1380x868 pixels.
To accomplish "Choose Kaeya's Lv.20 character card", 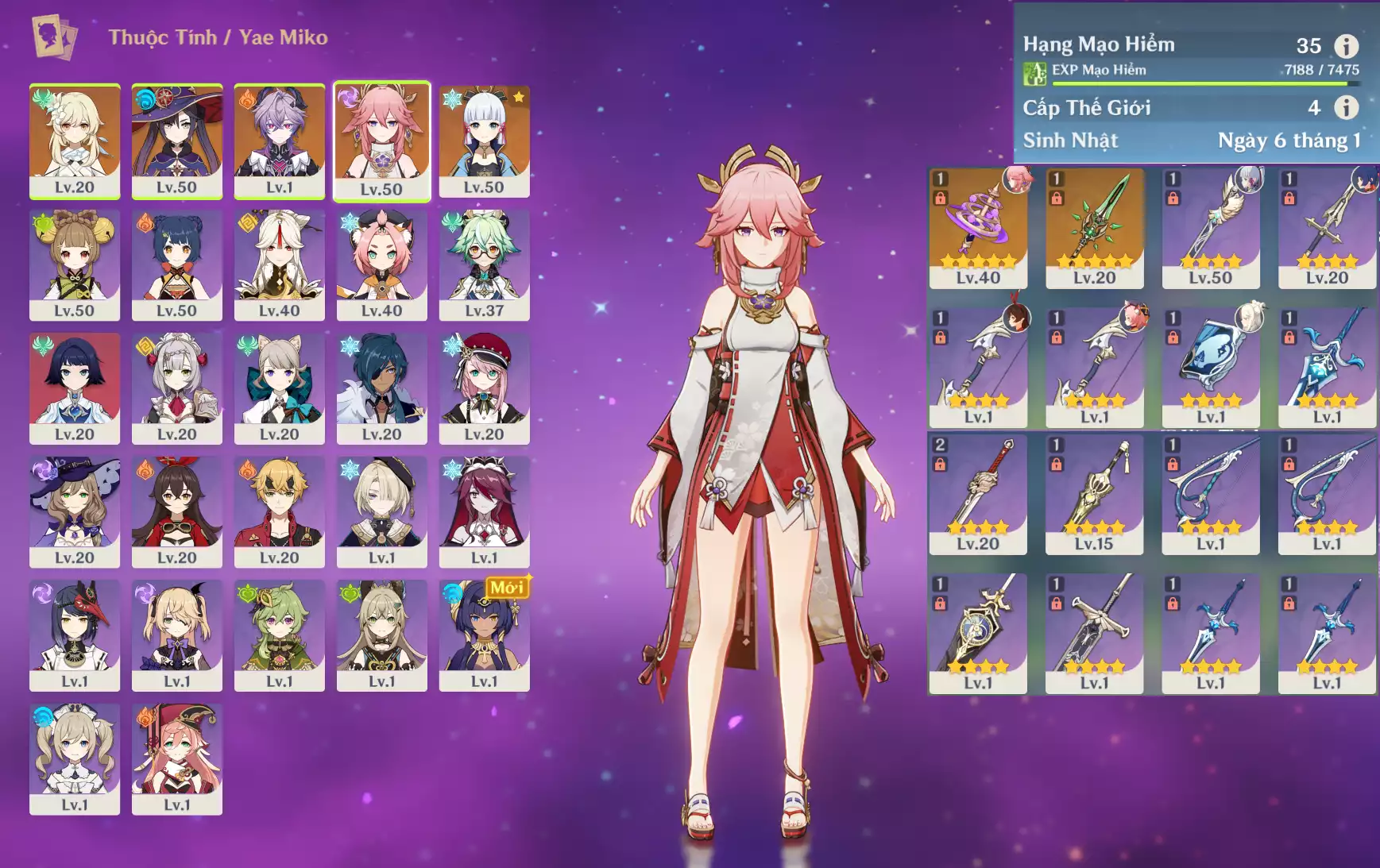I will (381, 388).
